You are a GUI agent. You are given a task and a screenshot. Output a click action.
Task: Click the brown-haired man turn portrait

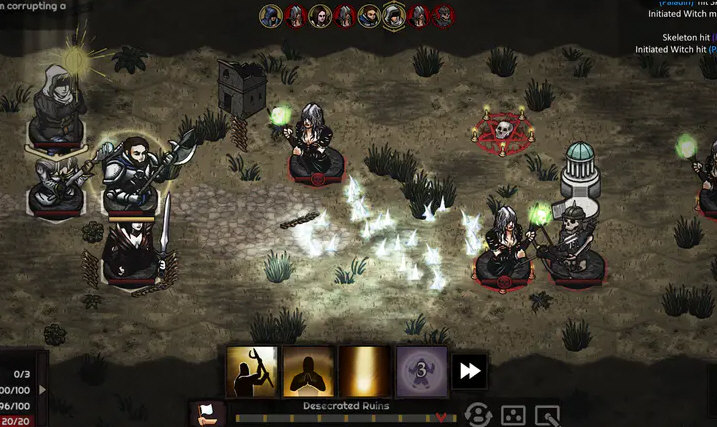click(x=369, y=15)
